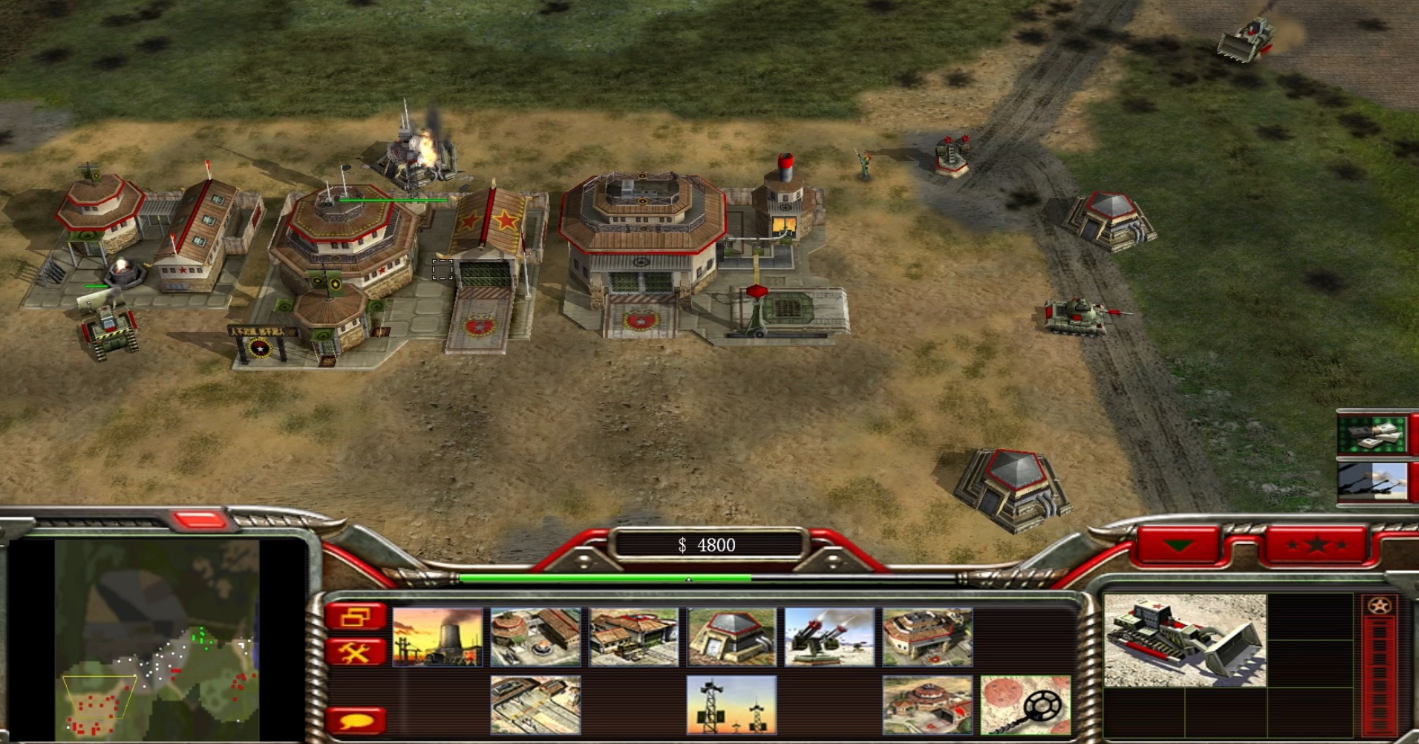Select the Airfield runway build icon
The height and width of the screenshot is (744, 1419).
coord(535,705)
